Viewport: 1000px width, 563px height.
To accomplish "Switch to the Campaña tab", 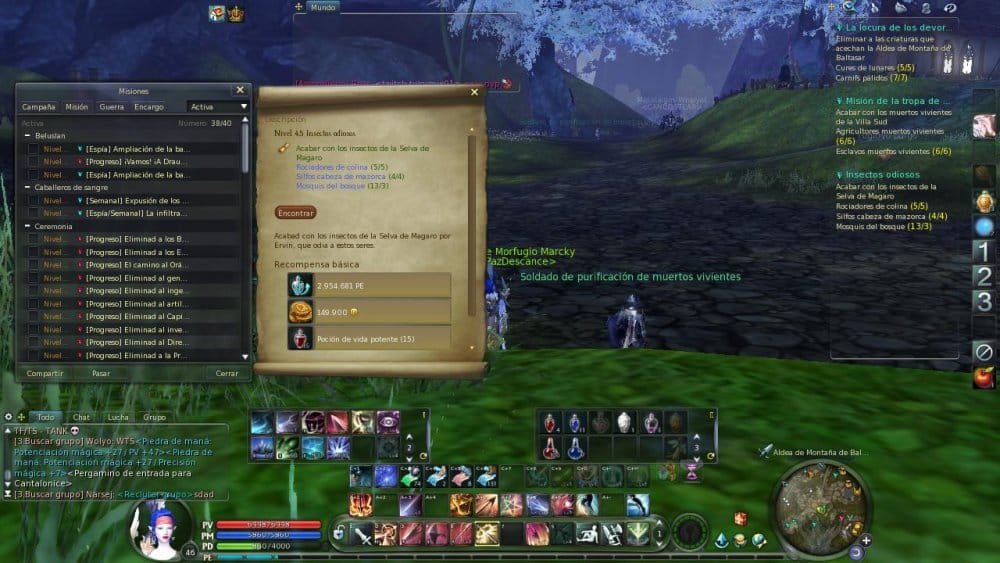I will tap(38, 106).
